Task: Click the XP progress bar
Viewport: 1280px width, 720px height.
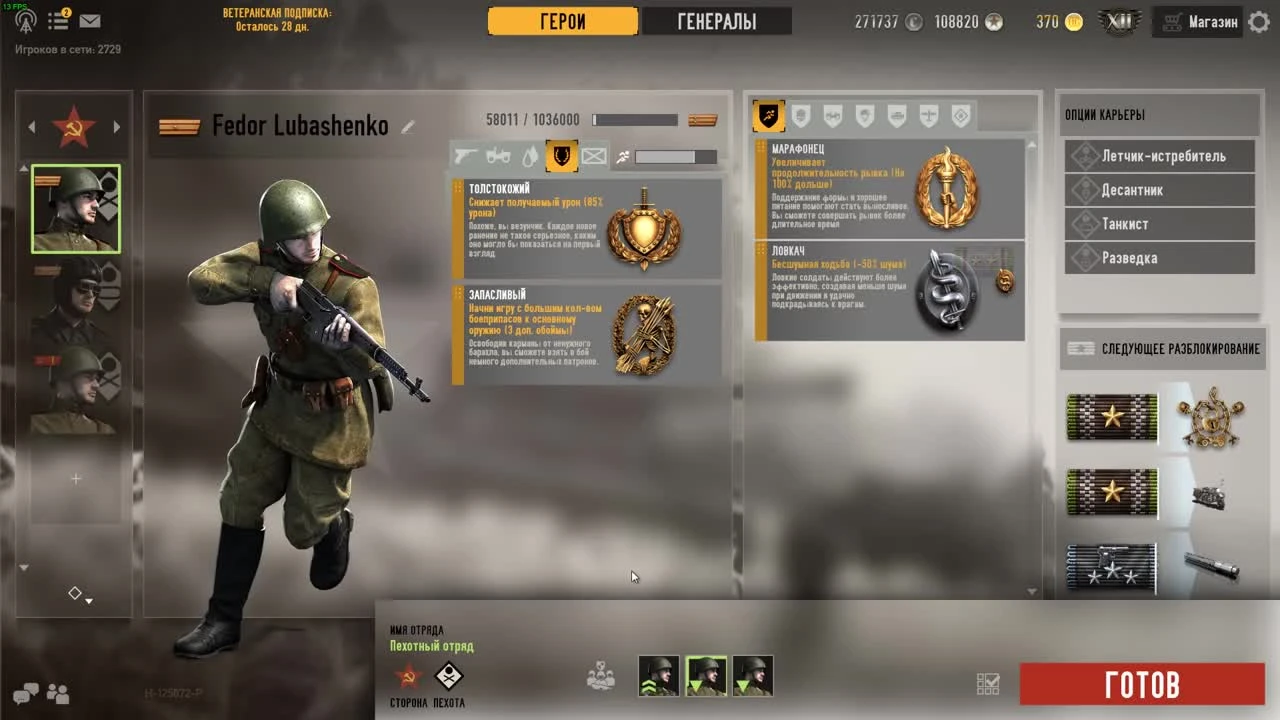Action: [634, 119]
